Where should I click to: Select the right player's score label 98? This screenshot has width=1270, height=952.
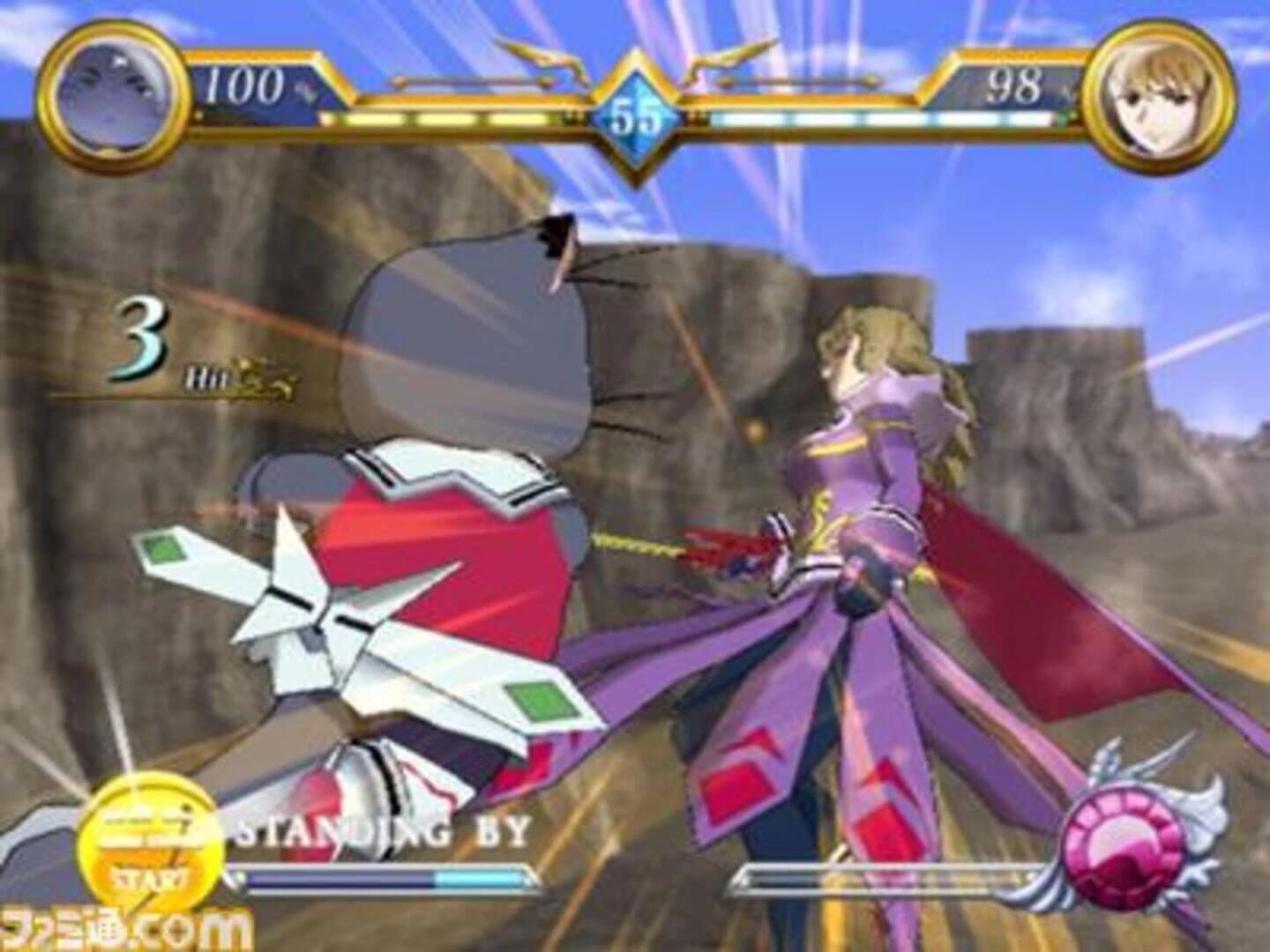tap(1014, 86)
